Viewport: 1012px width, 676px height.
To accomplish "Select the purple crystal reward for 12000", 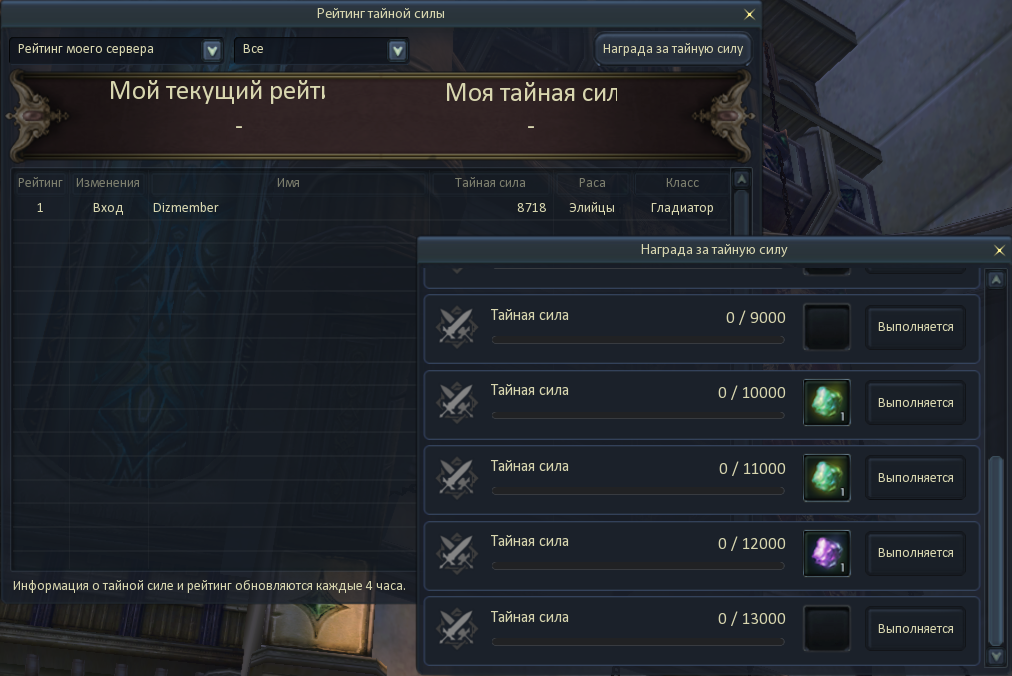I will [827, 553].
